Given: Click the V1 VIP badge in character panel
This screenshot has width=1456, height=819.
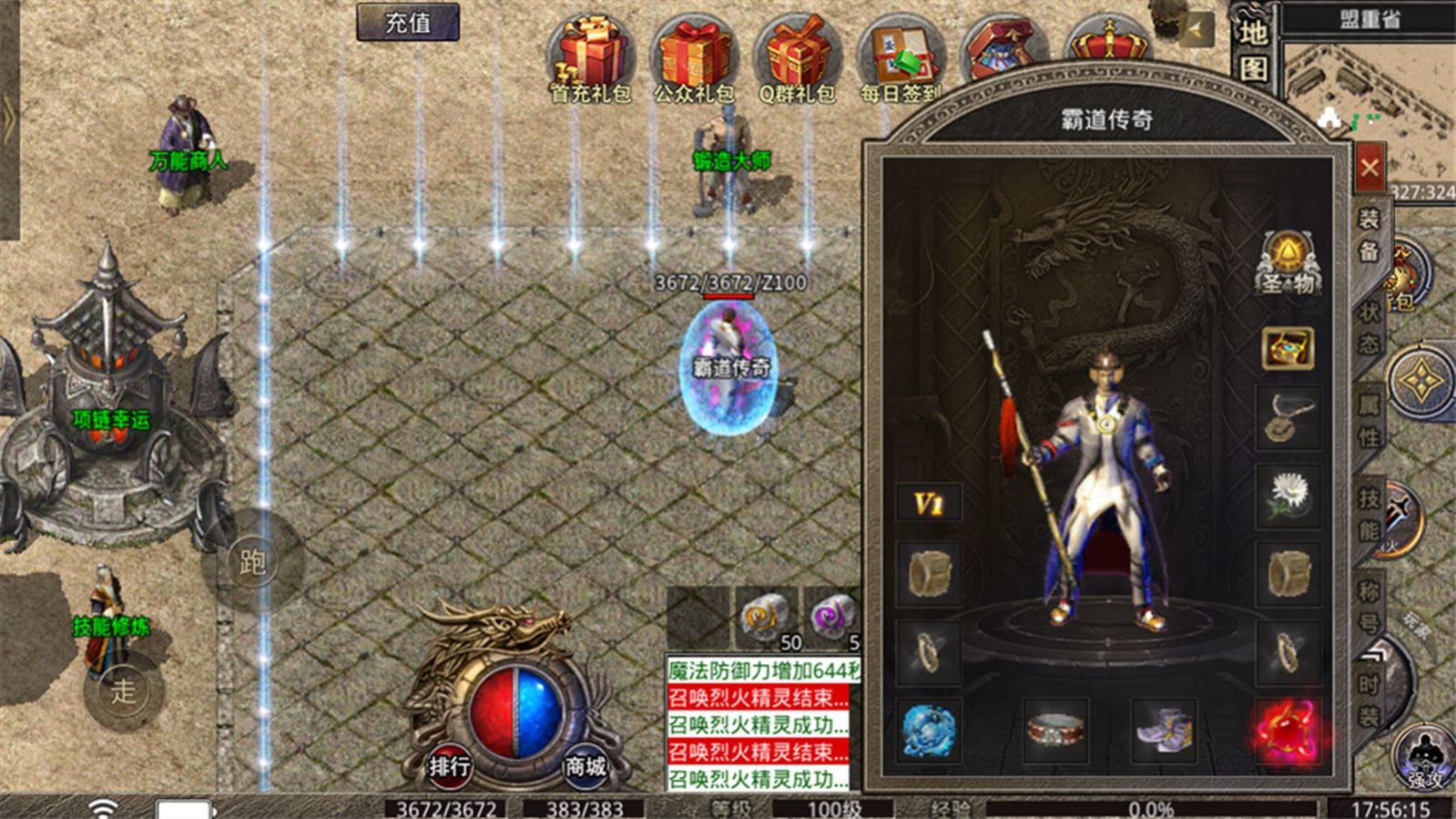Looking at the screenshot, I should (x=931, y=503).
